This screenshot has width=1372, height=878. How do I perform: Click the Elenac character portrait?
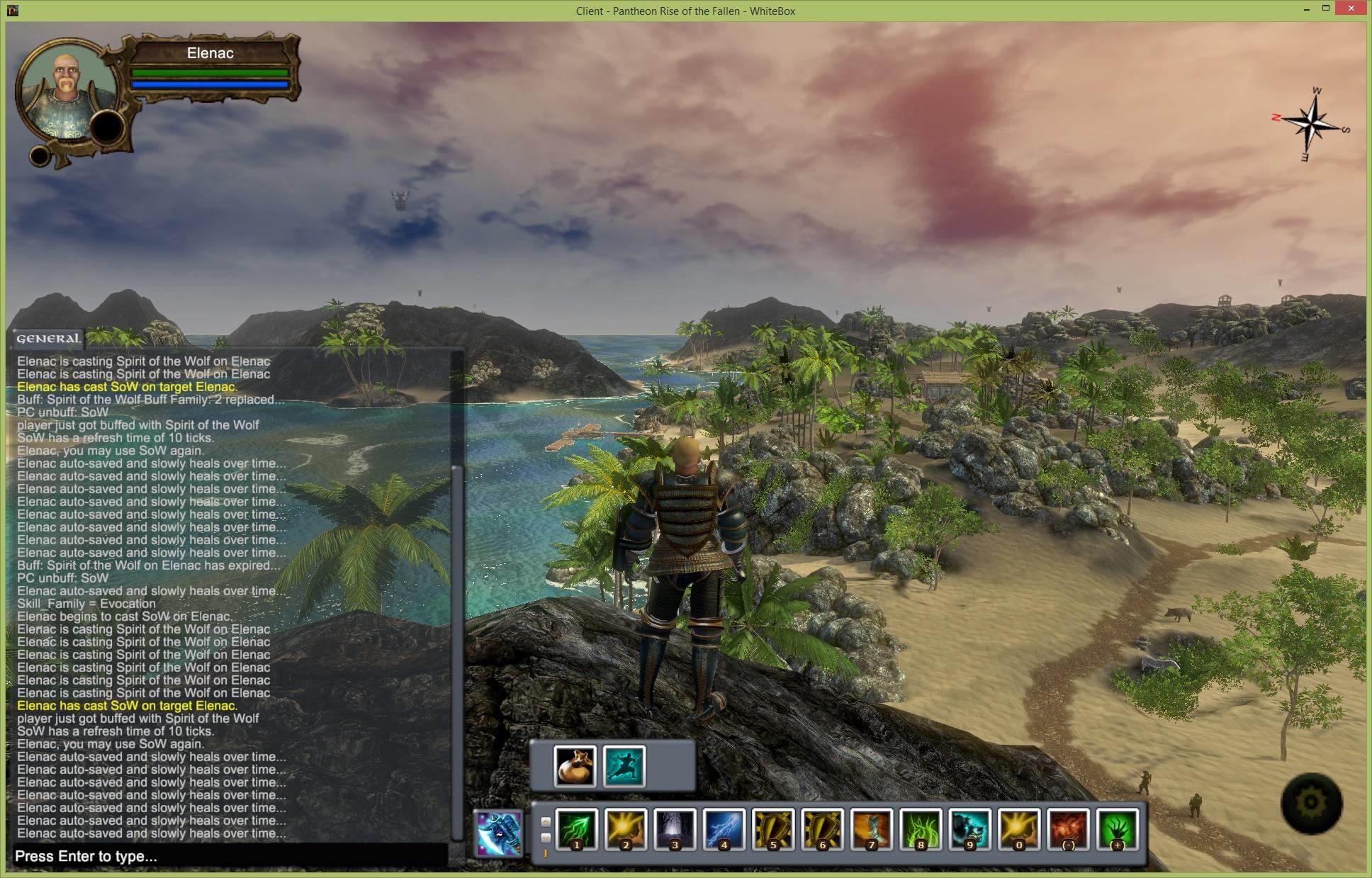click(x=67, y=97)
